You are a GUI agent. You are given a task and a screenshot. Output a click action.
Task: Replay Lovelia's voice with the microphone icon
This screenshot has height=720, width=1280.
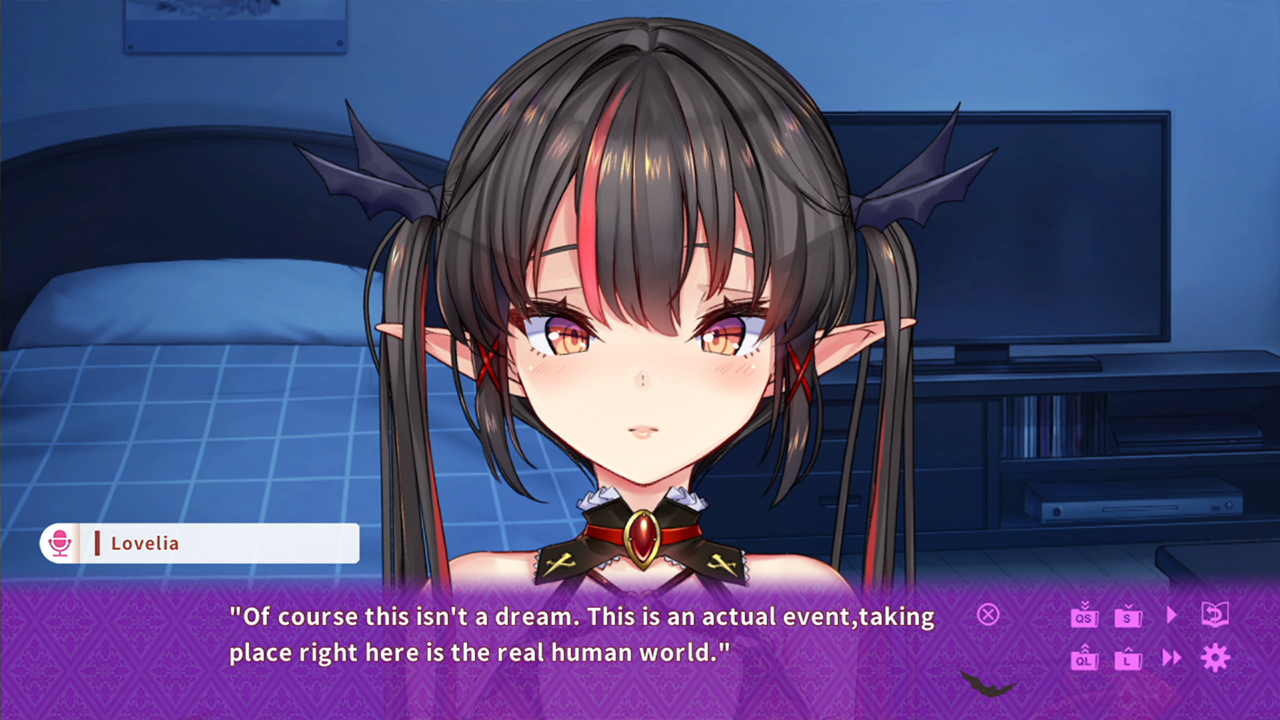tap(60, 543)
